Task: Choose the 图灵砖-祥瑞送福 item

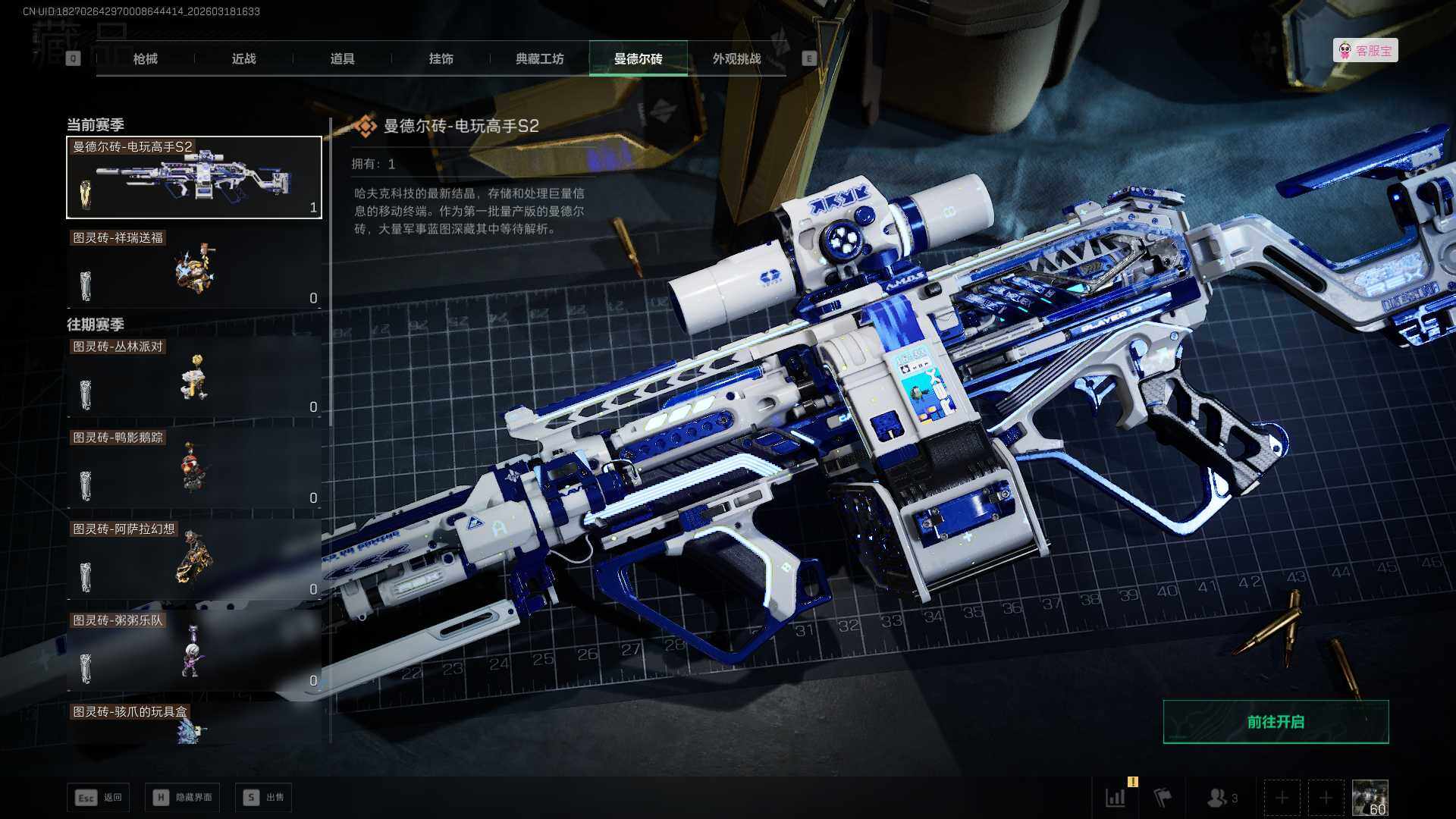Action: click(194, 269)
